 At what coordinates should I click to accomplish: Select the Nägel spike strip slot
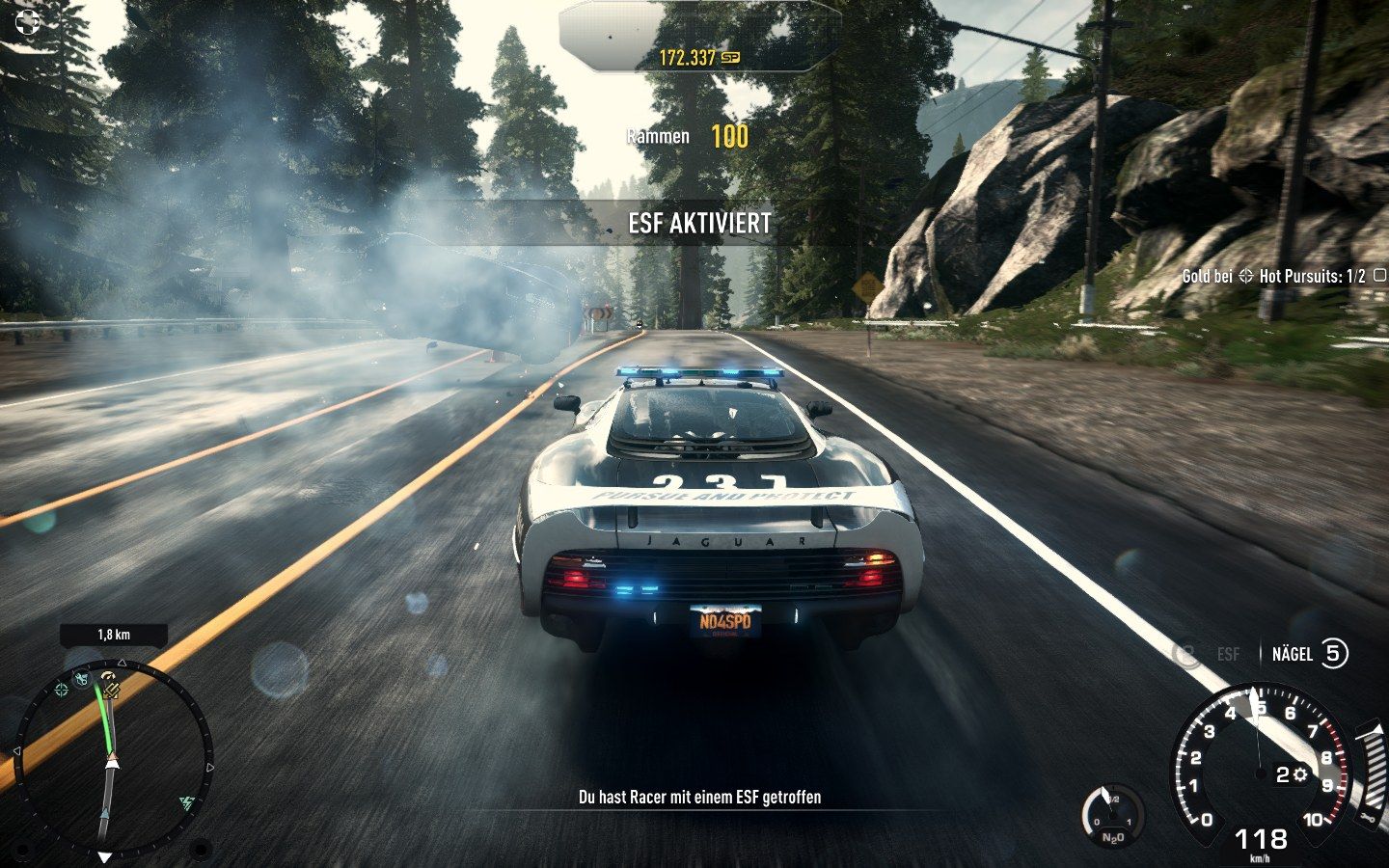pos(1309,654)
